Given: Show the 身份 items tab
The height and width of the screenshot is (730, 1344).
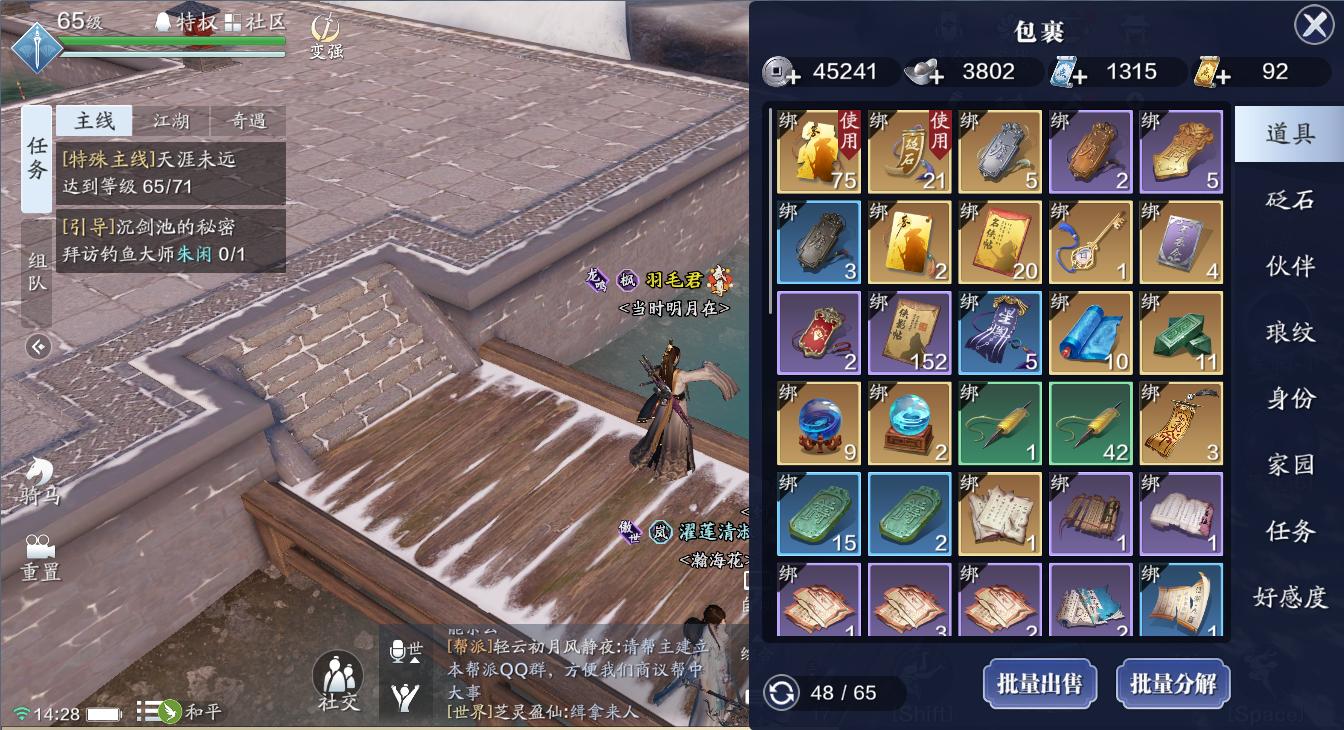Looking at the screenshot, I should pyautogui.click(x=1290, y=398).
